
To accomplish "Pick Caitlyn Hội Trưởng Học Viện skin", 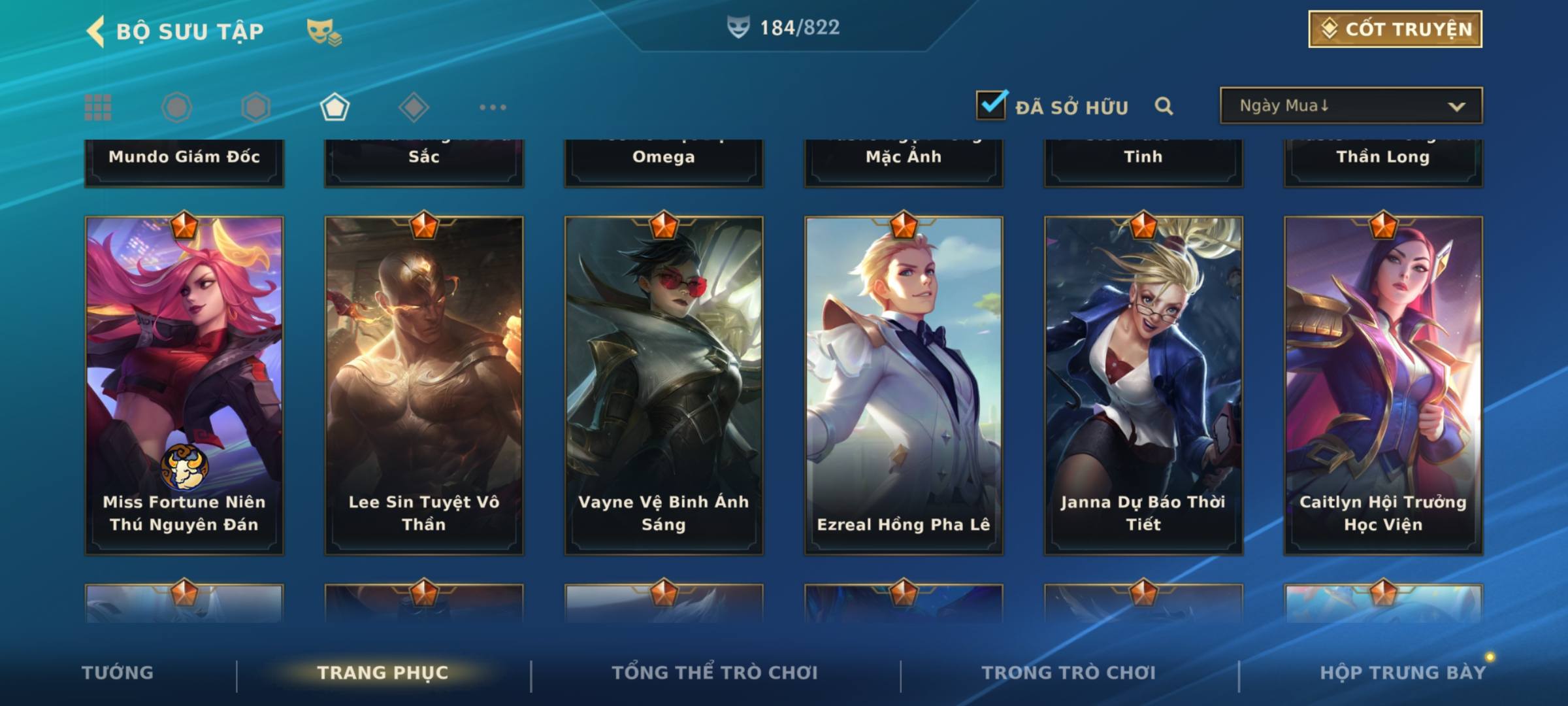I will tap(1383, 386).
